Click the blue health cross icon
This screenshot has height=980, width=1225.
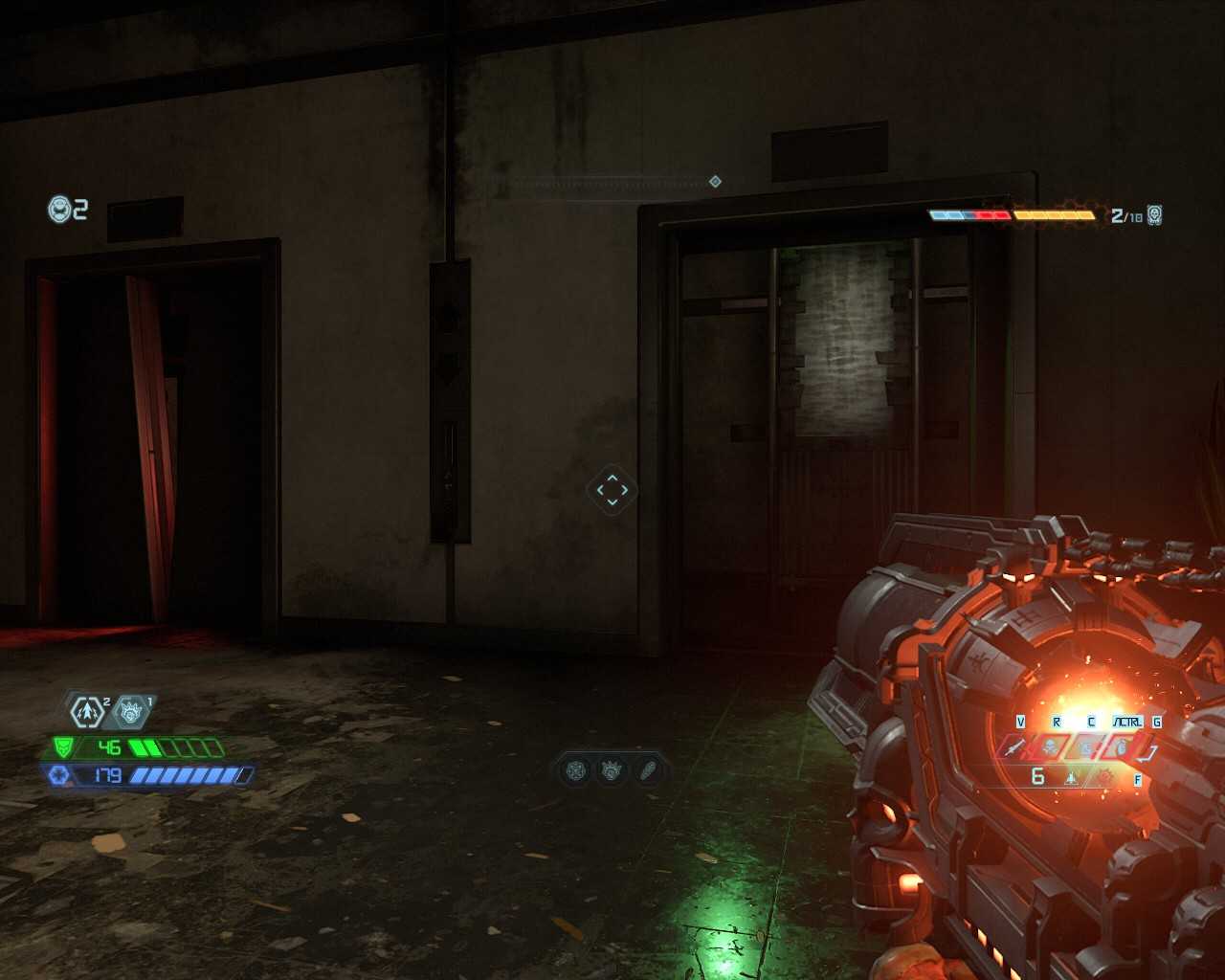58,775
